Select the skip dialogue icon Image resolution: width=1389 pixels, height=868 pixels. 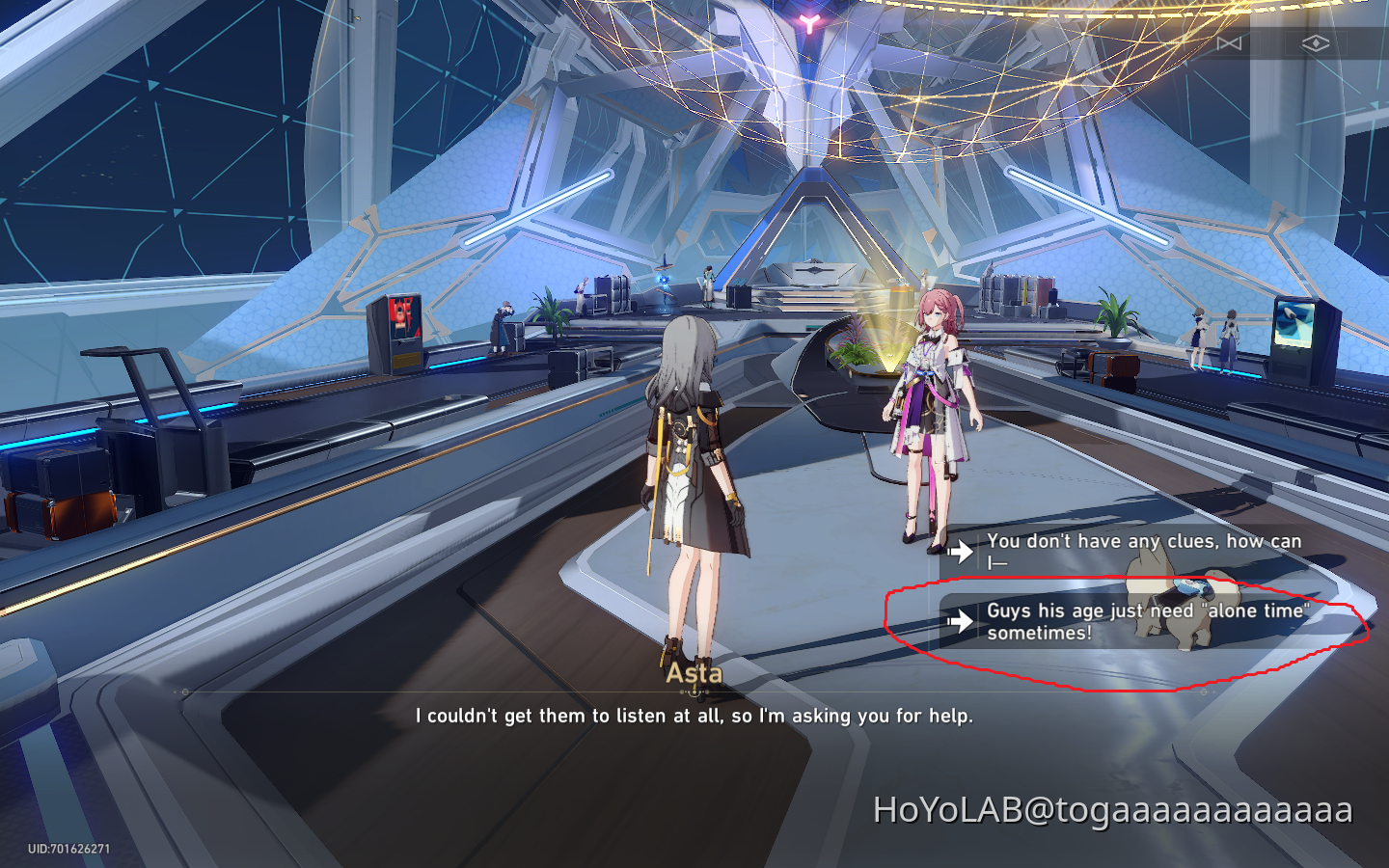[x=1229, y=44]
